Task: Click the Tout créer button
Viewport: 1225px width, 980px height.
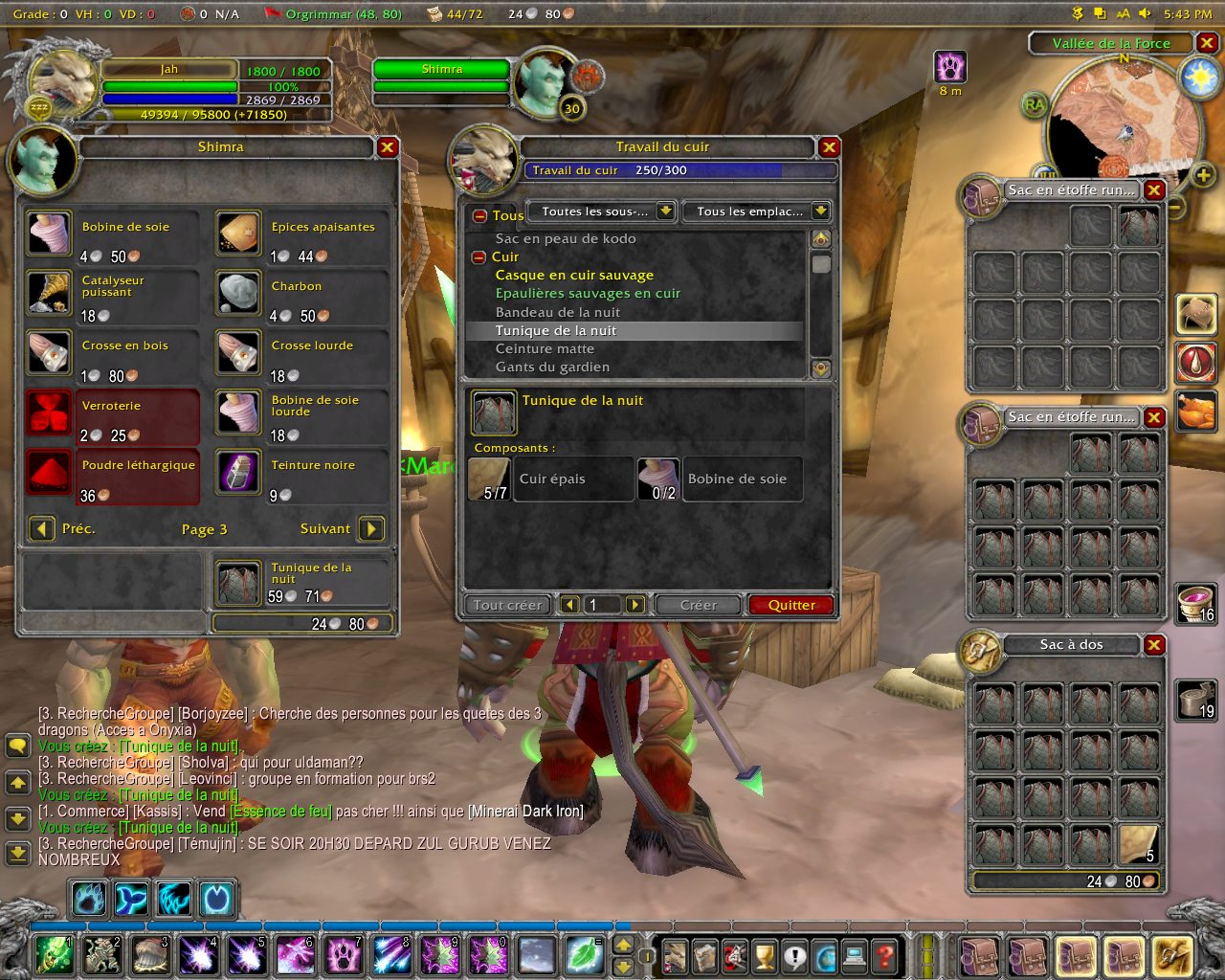Action: pos(507,605)
